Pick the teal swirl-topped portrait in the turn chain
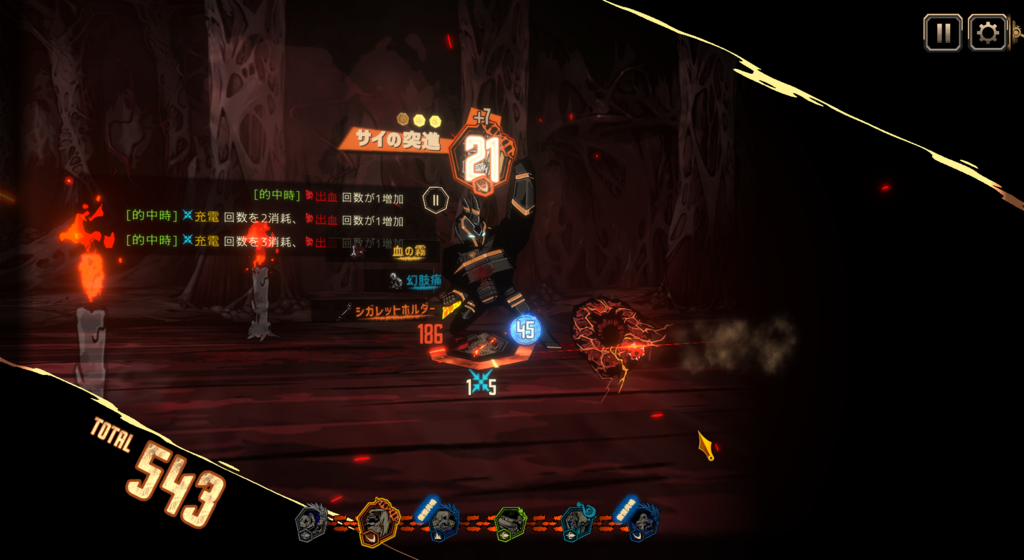Screen dimensions: 1024x560 tap(578, 522)
